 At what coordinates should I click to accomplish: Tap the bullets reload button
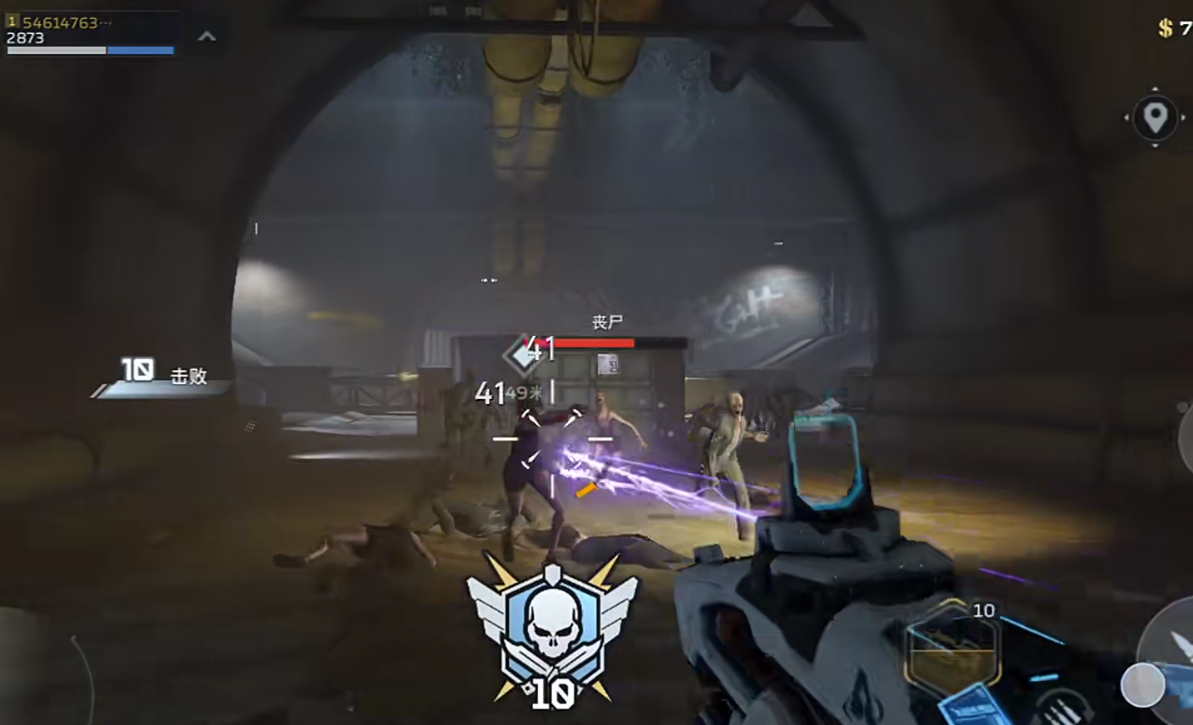[1062, 710]
